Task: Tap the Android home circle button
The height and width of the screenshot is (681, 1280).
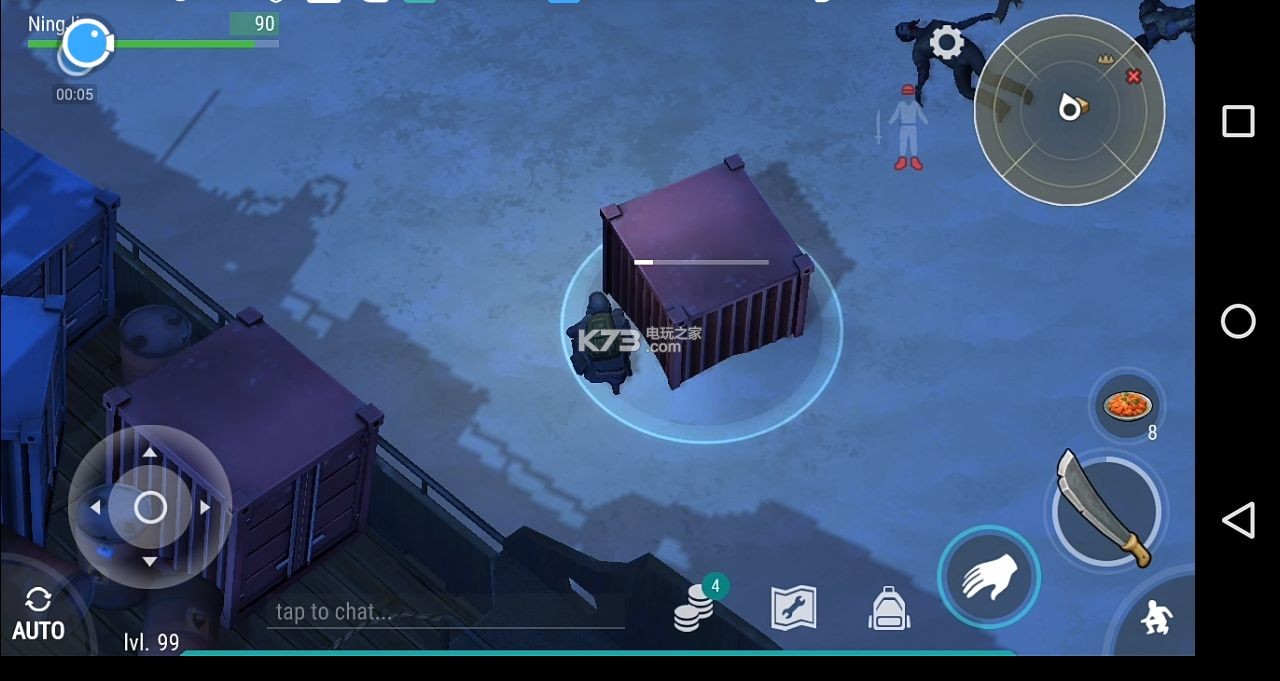Action: pos(1238,321)
